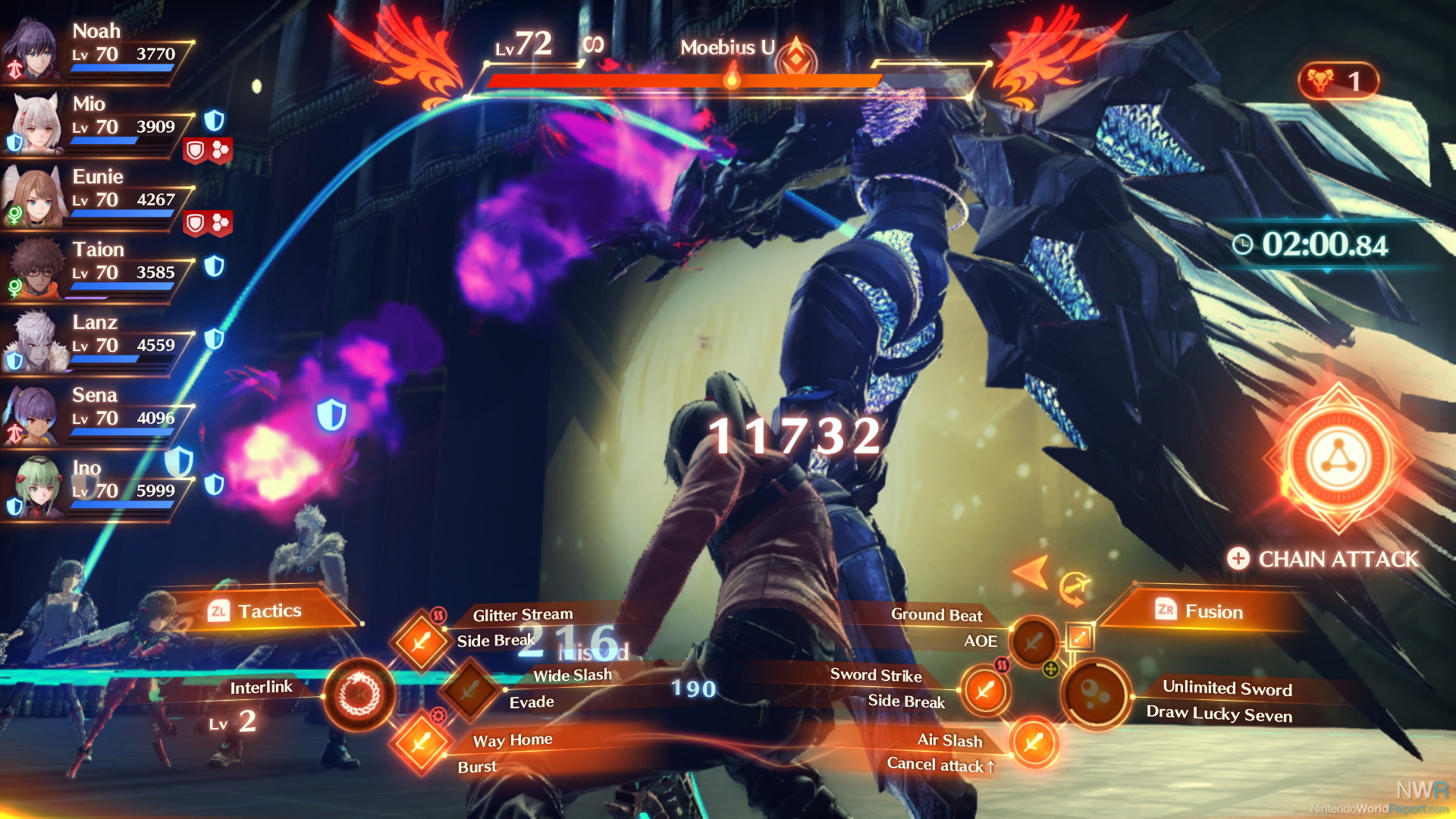Screen dimensions: 1456x819
Task: Activate the Unlimited Sword talent art
Action: (x=1096, y=694)
